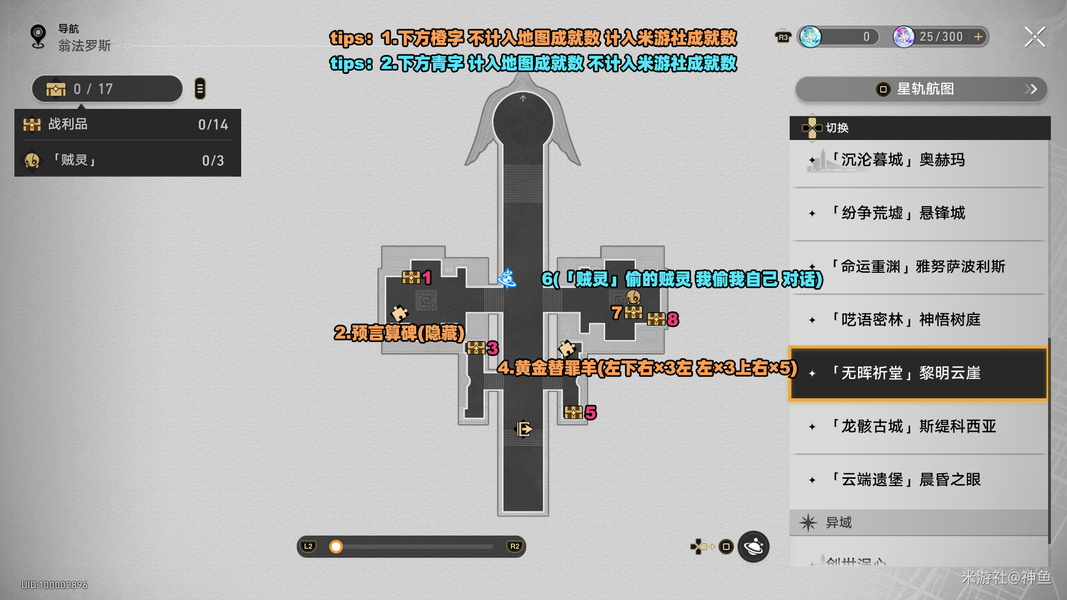
Task: Click the planet icon at bottom
Action: pyautogui.click(x=754, y=546)
